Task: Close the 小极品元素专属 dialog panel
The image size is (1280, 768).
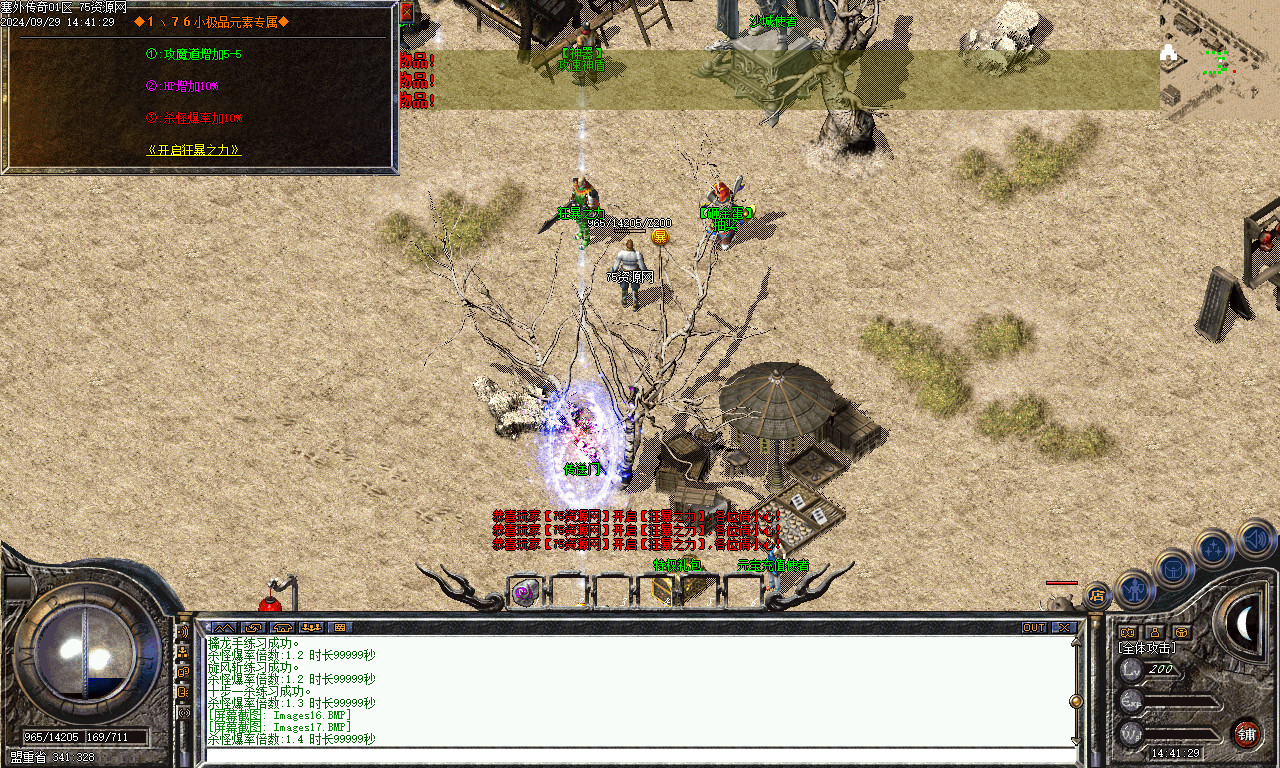Action: (x=406, y=13)
